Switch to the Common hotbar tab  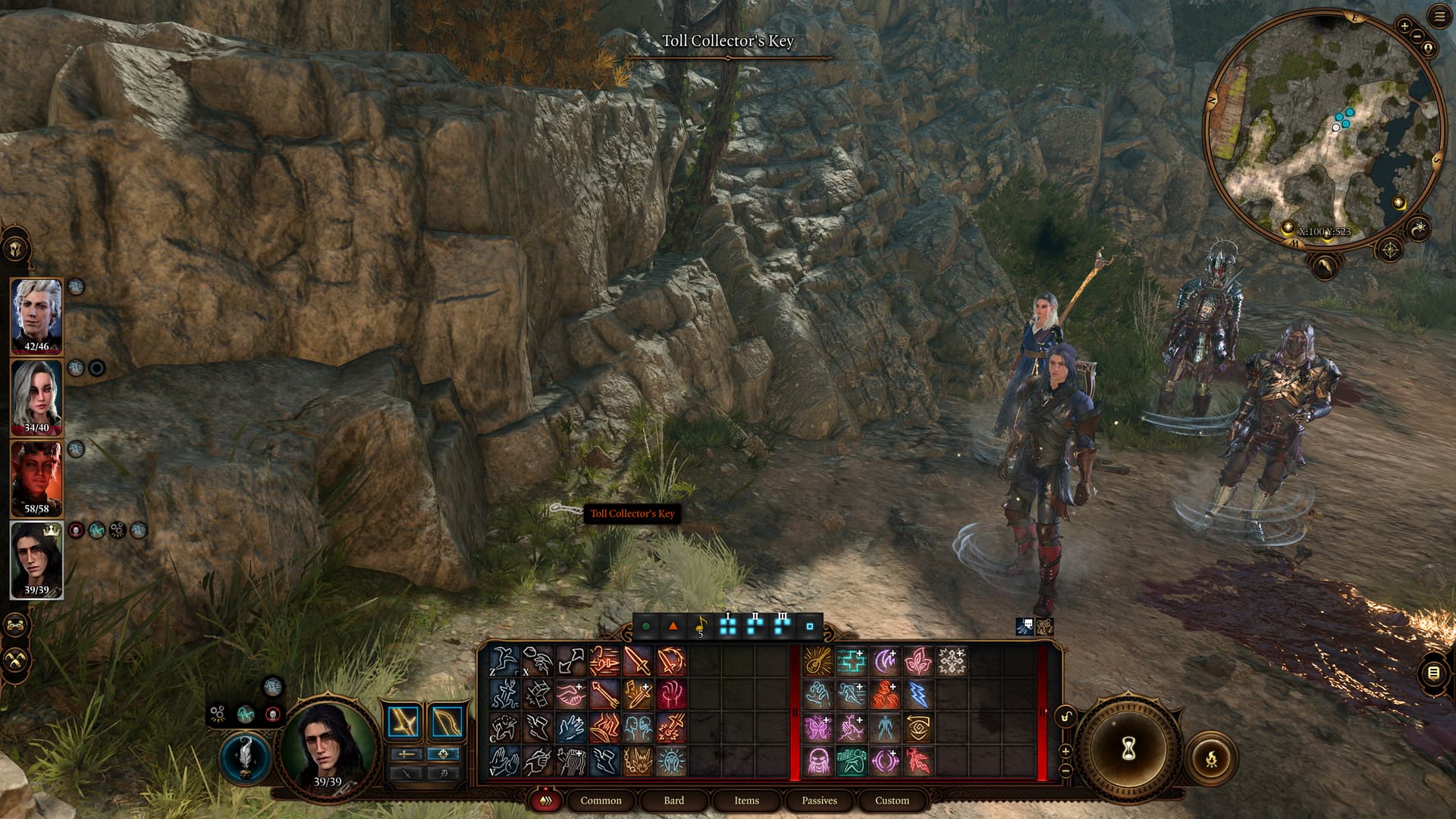pyautogui.click(x=601, y=800)
